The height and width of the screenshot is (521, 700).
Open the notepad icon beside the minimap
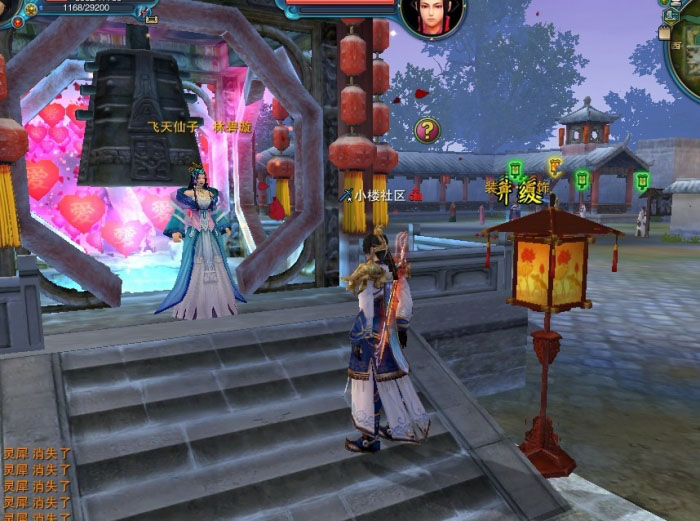666,32
